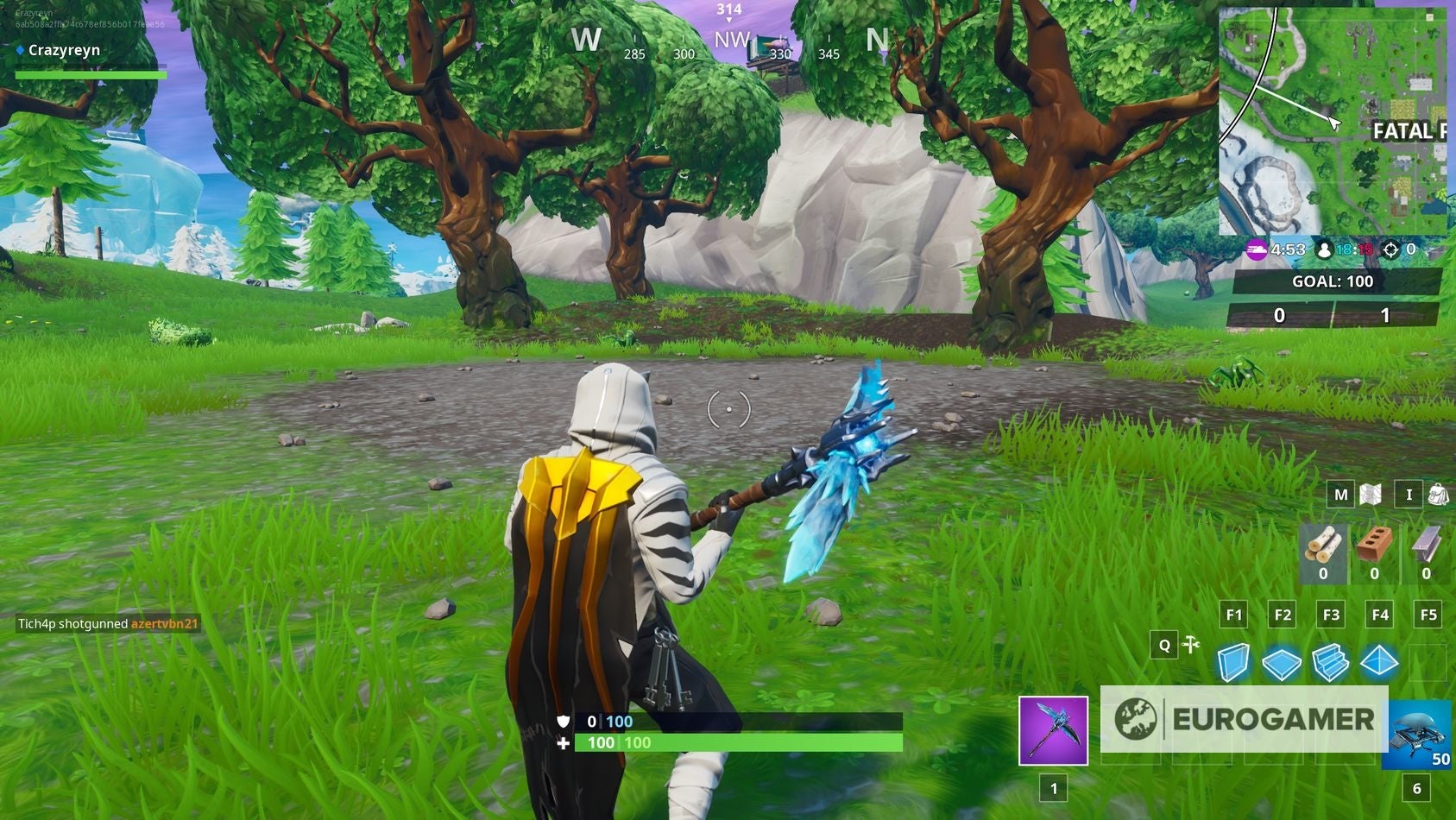Select the brick resource counter
This screenshot has width=1456, height=820.
tap(1375, 552)
